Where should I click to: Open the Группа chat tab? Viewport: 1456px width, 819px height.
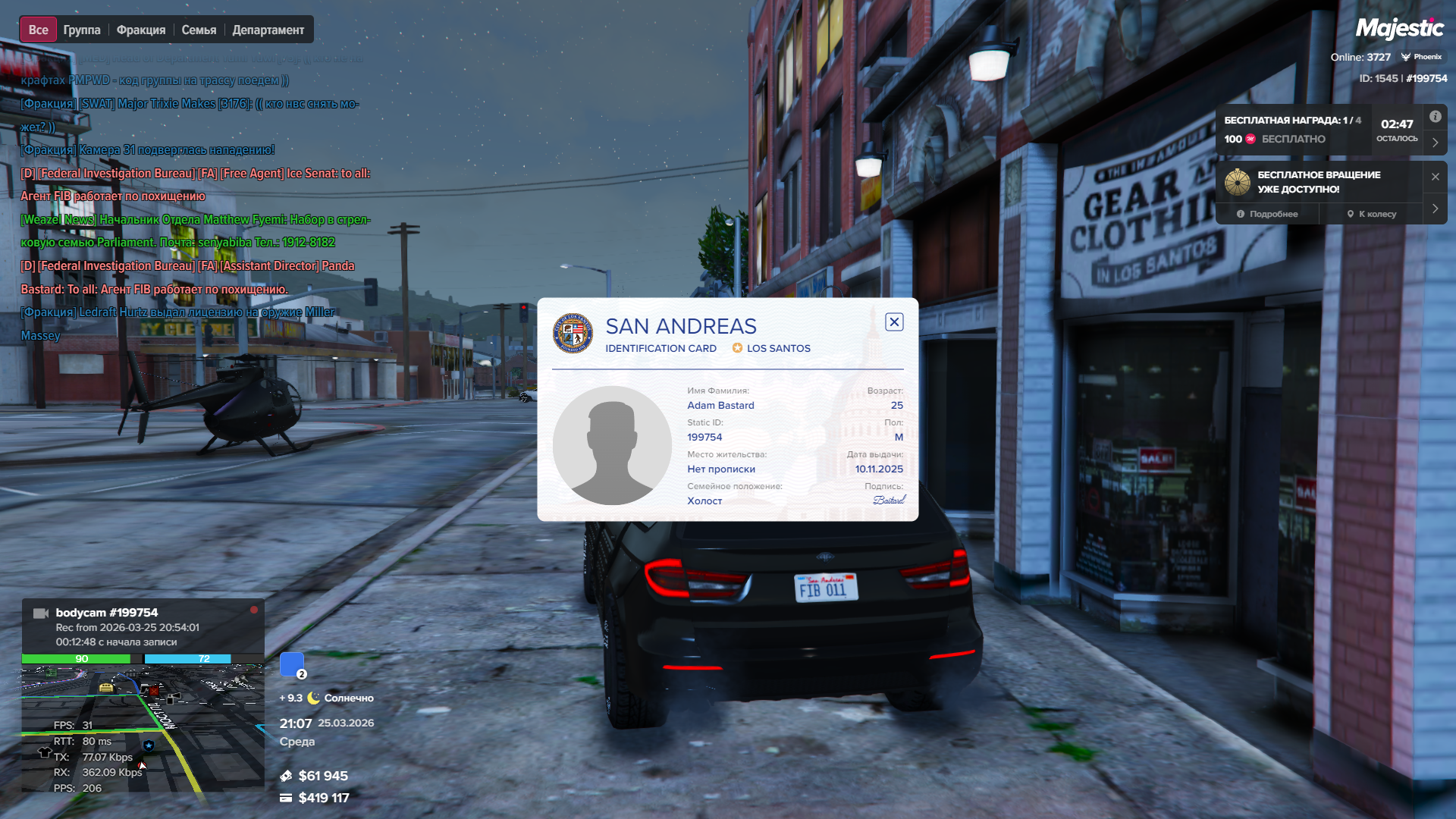point(82,30)
